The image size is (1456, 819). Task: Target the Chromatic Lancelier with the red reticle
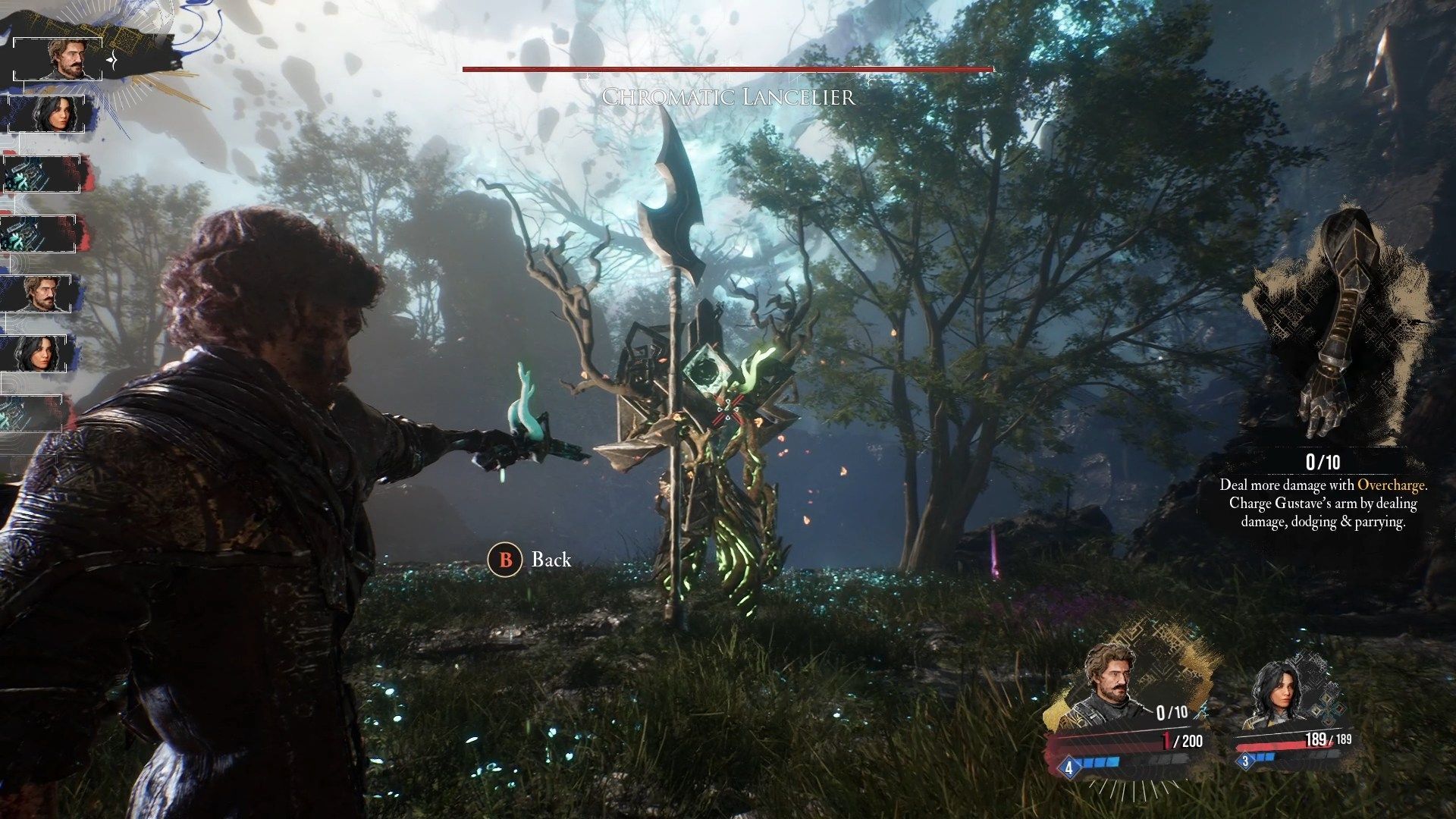[x=728, y=410]
